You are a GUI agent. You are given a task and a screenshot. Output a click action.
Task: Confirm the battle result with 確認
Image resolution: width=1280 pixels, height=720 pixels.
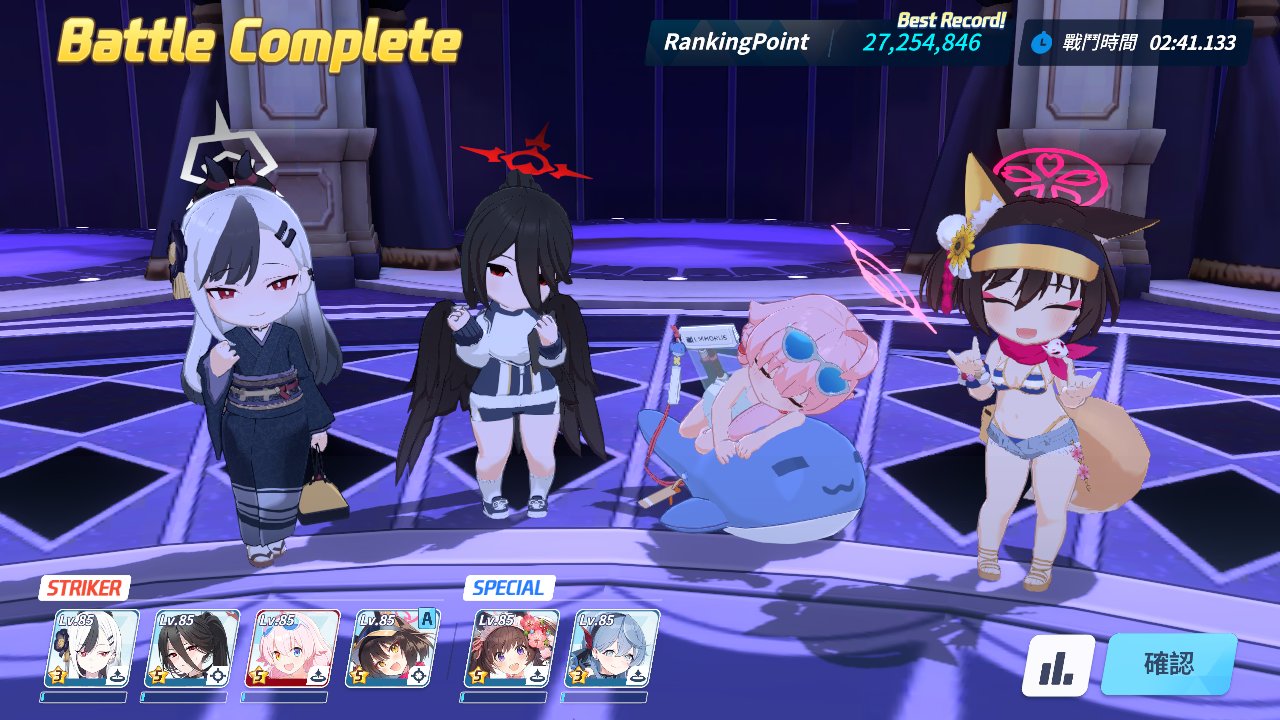1168,664
